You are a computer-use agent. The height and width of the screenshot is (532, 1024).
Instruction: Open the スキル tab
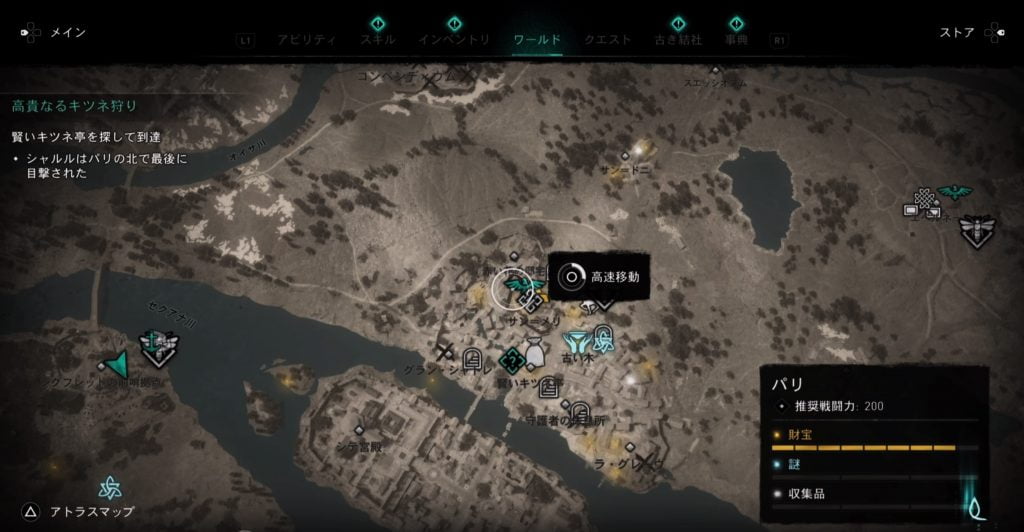(377, 40)
